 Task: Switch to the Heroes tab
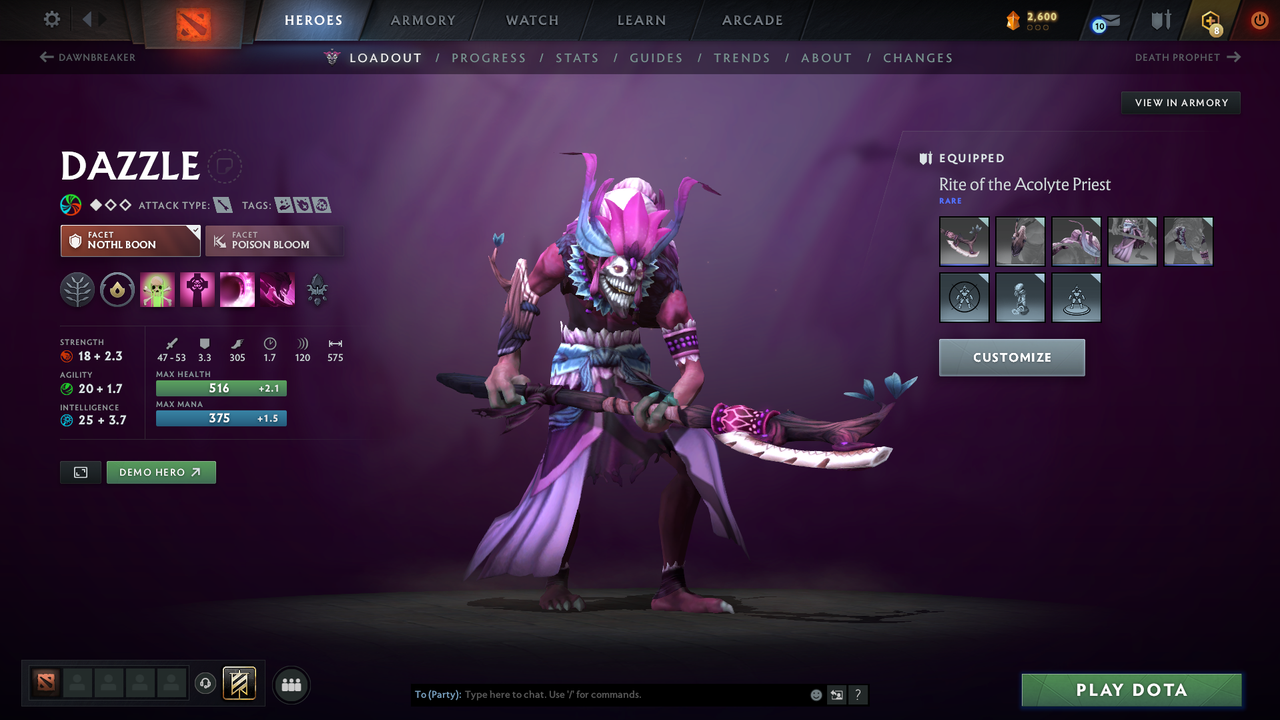click(x=313, y=19)
